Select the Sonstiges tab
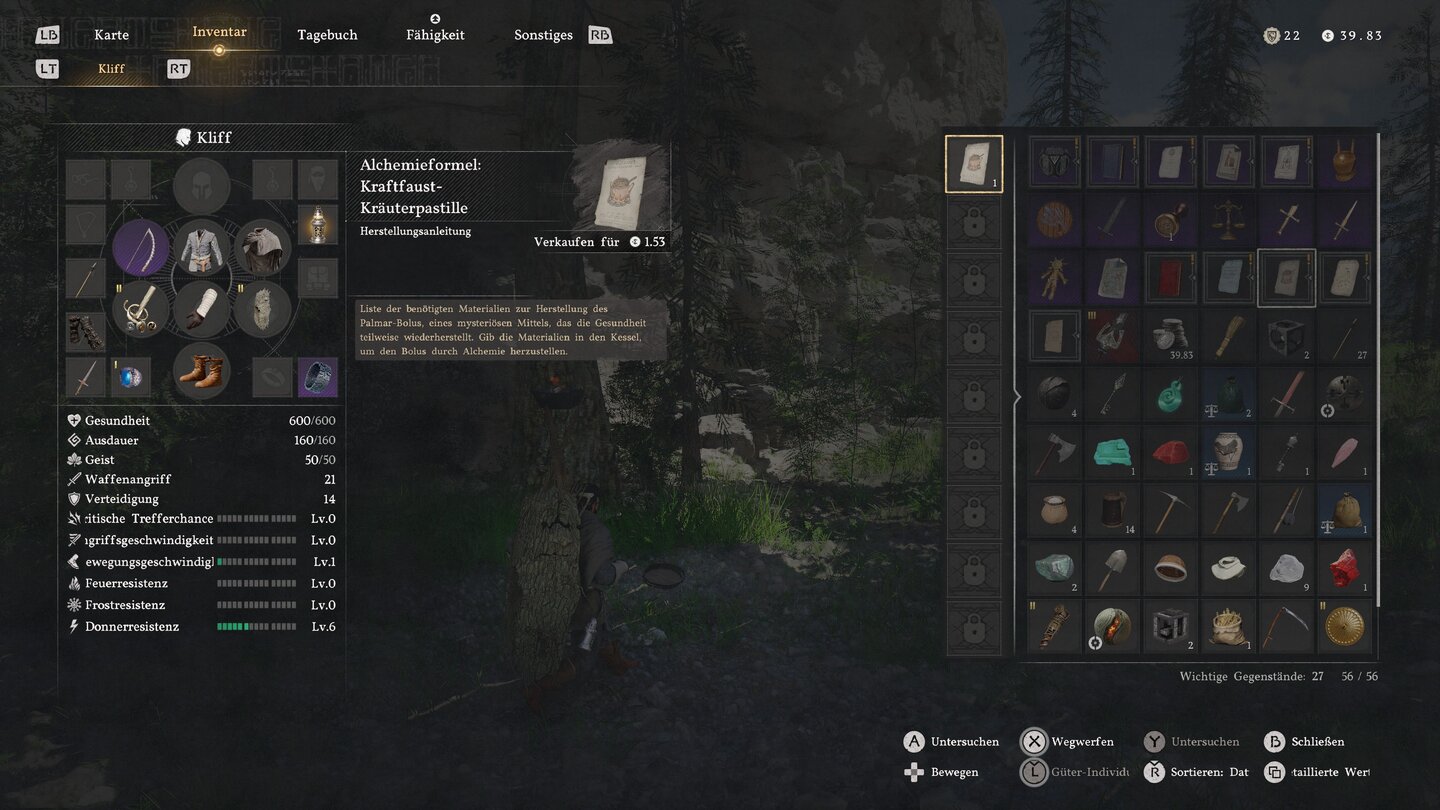The height and width of the screenshot is (810, 1440). [x=543, y=34]
